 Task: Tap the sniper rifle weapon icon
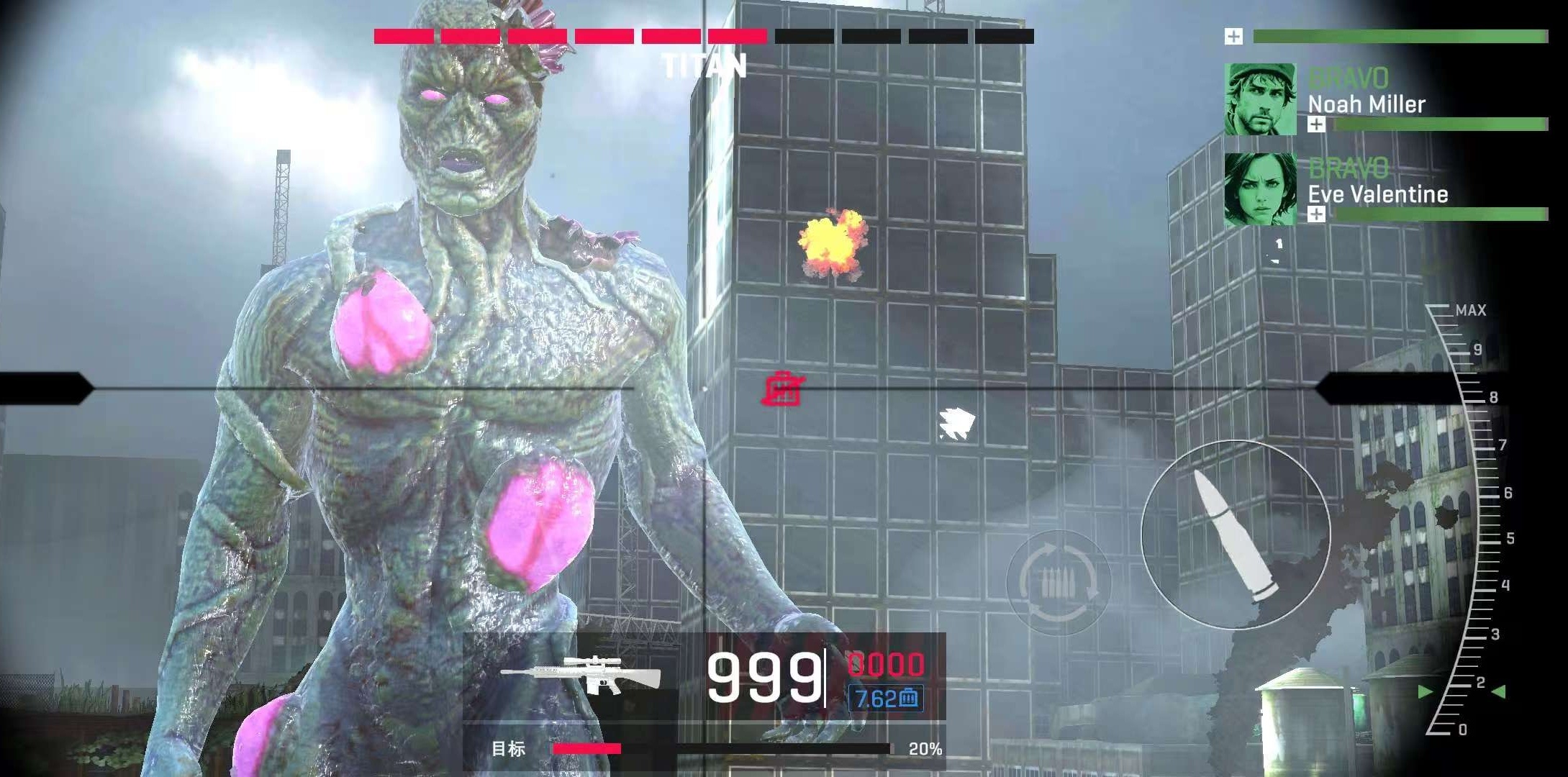click(x=581, y=675)
